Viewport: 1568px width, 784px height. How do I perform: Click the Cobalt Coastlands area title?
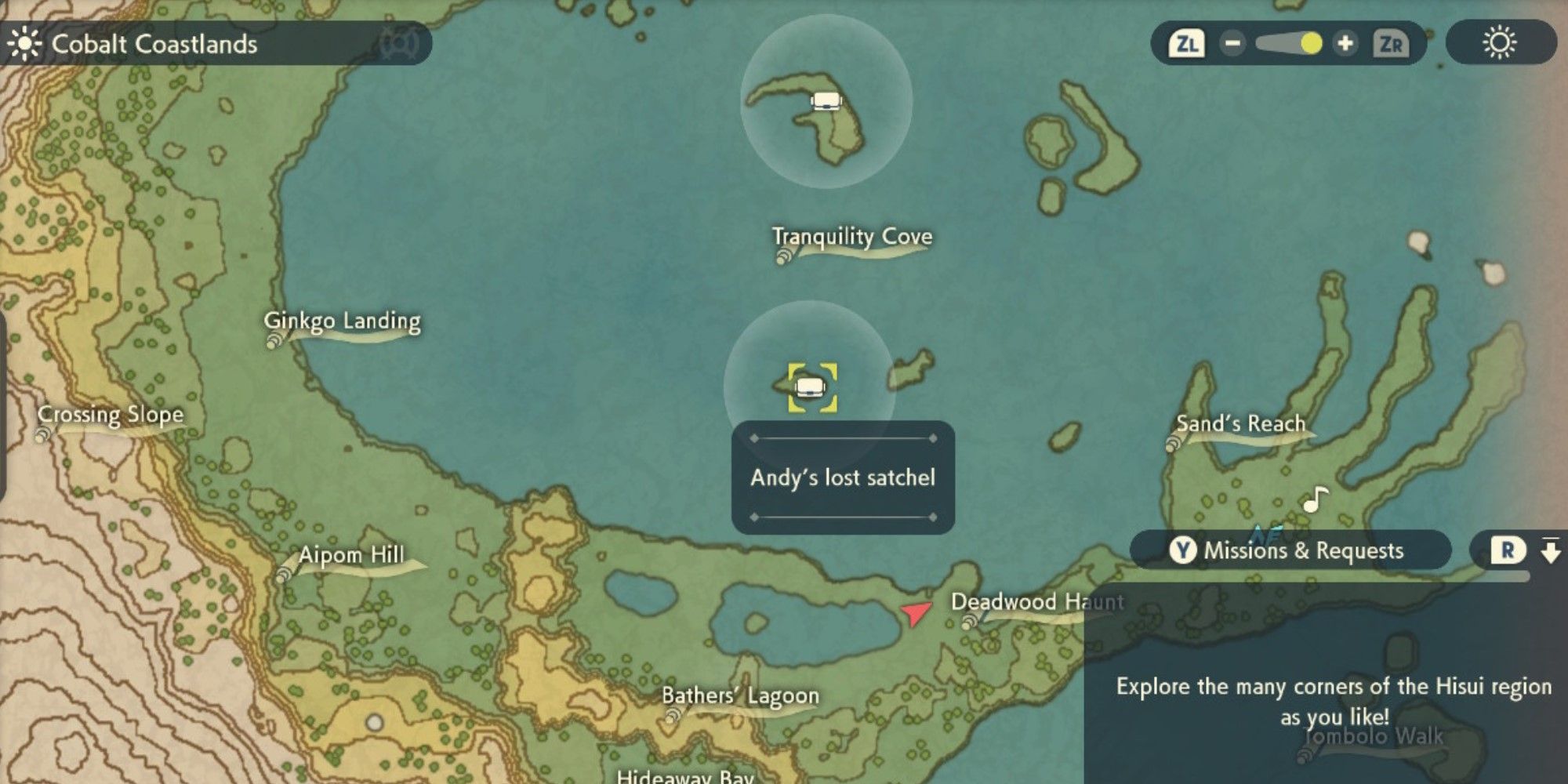(154, 44)
